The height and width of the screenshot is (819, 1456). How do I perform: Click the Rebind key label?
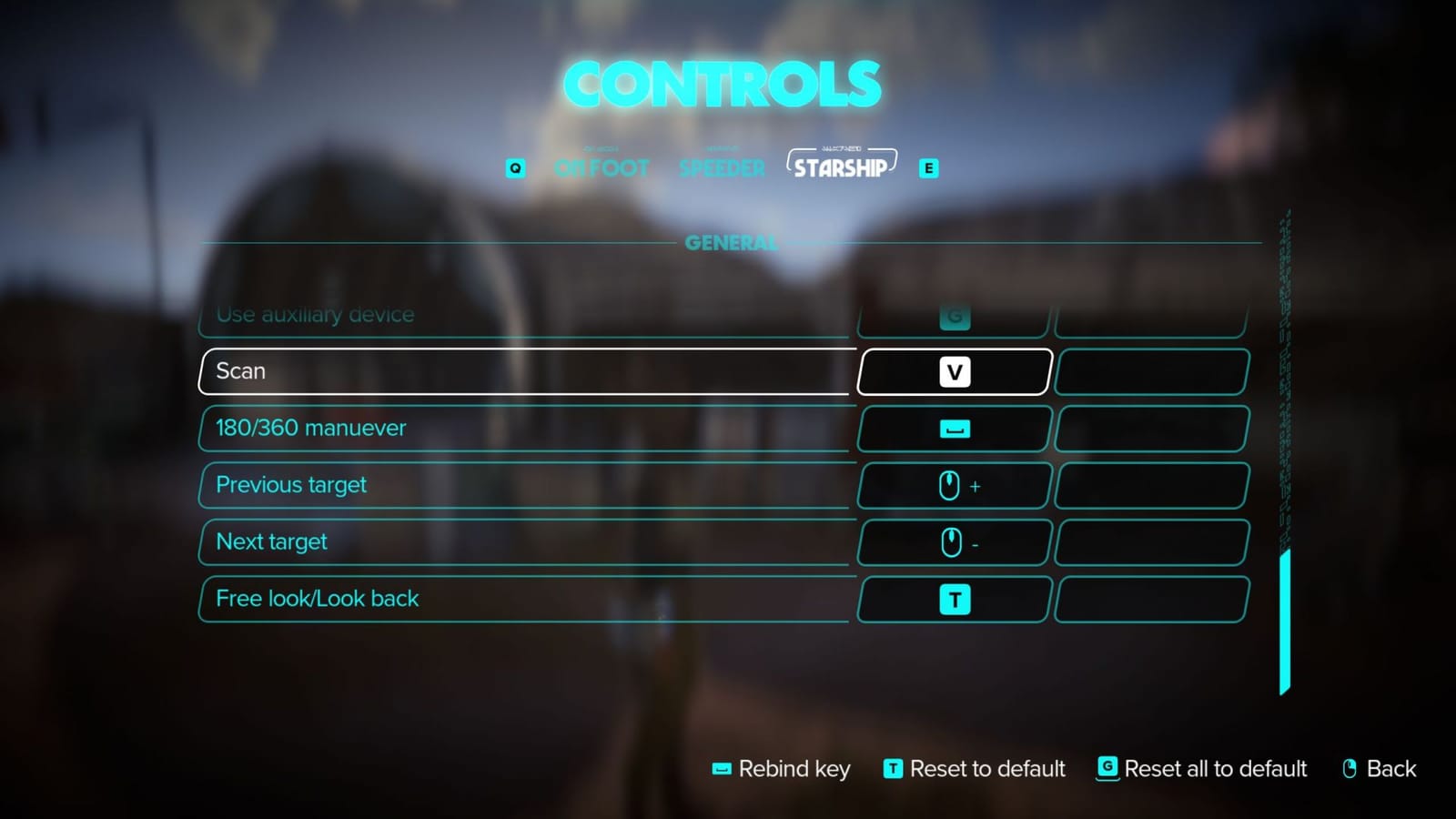(794, 769)
